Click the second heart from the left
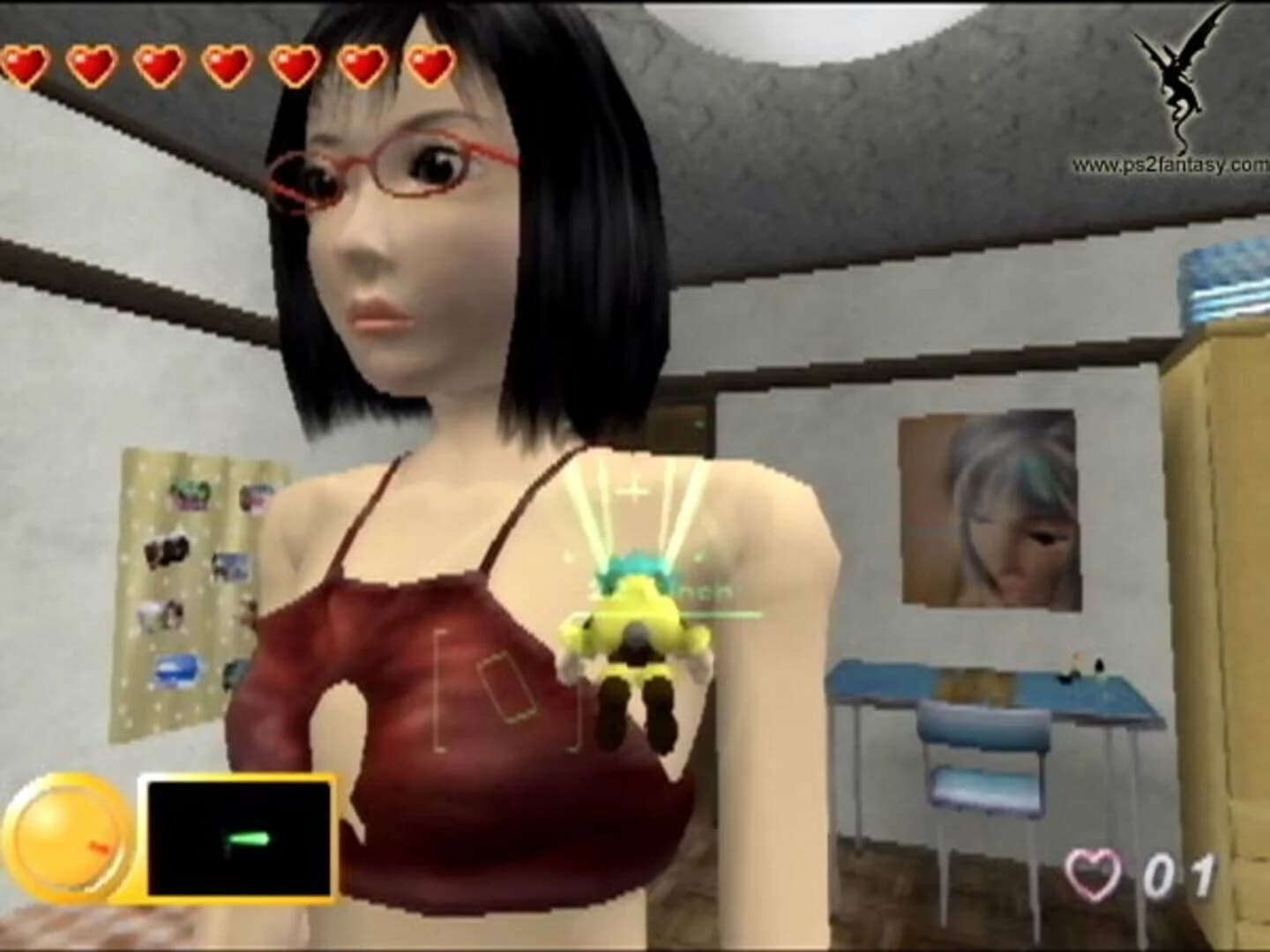This screenshot has width=1270, height=952. [93, 63]
